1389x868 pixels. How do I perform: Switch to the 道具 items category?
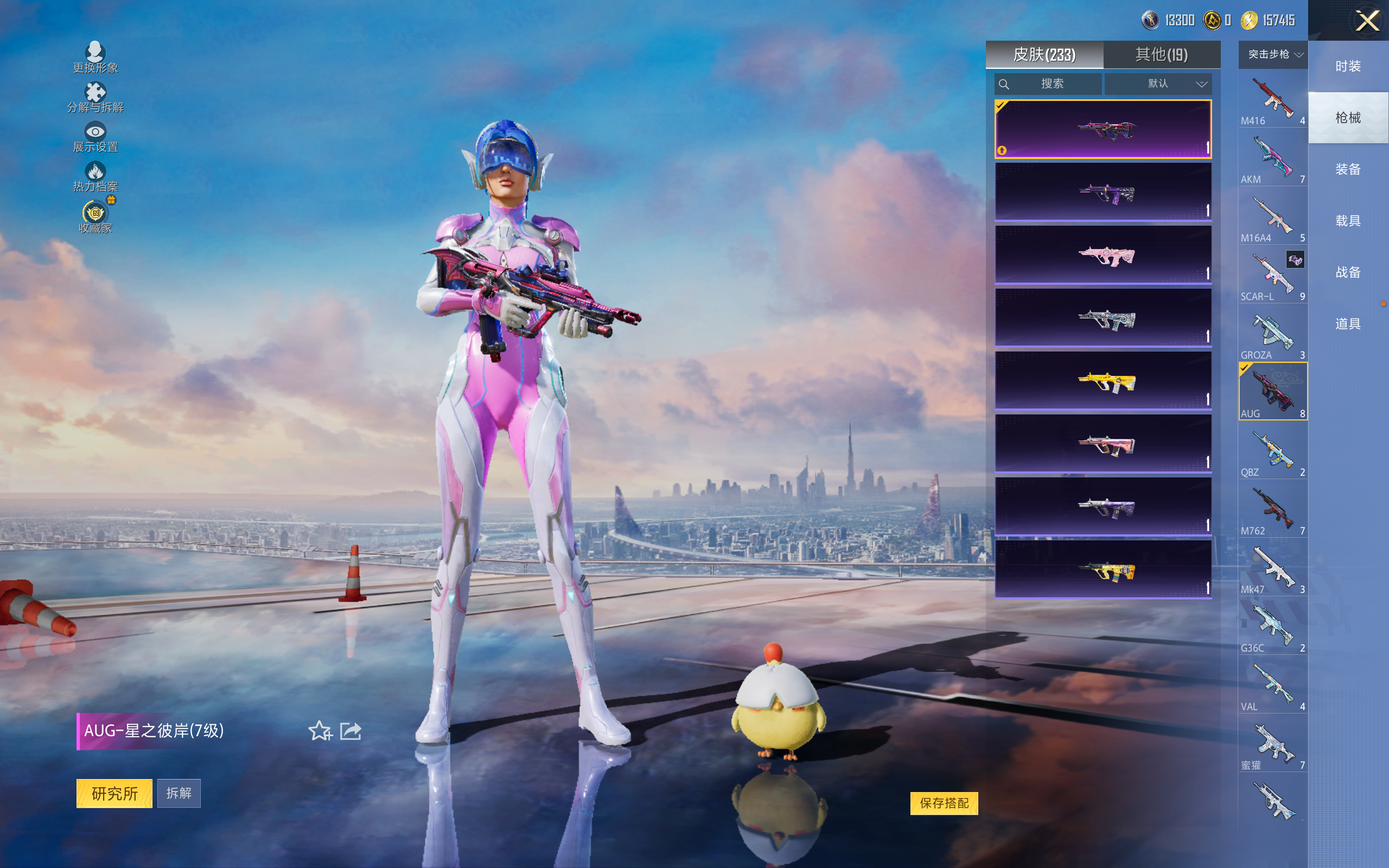click(1347, 324)
